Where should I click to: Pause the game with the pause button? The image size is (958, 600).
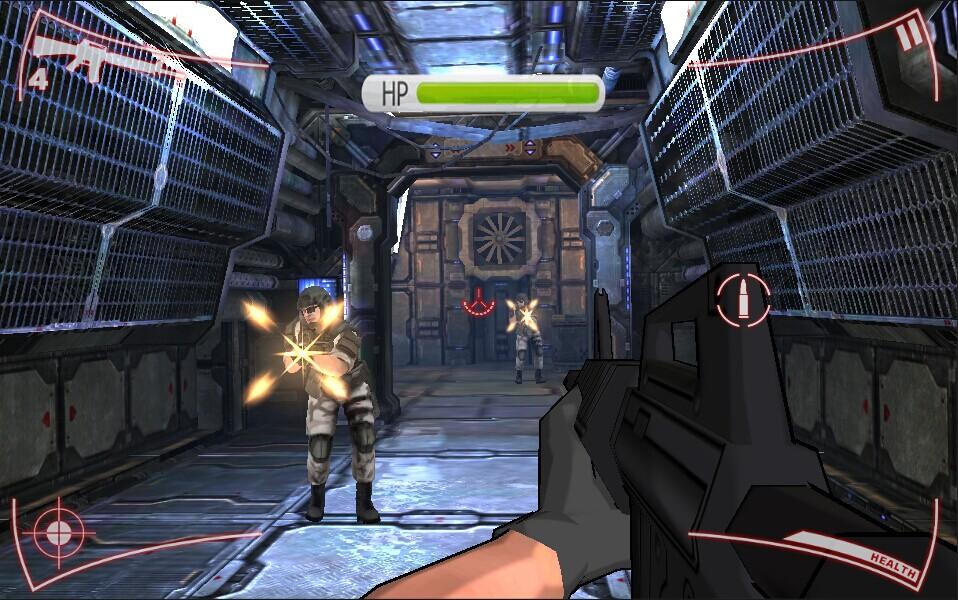coord(910,37)
